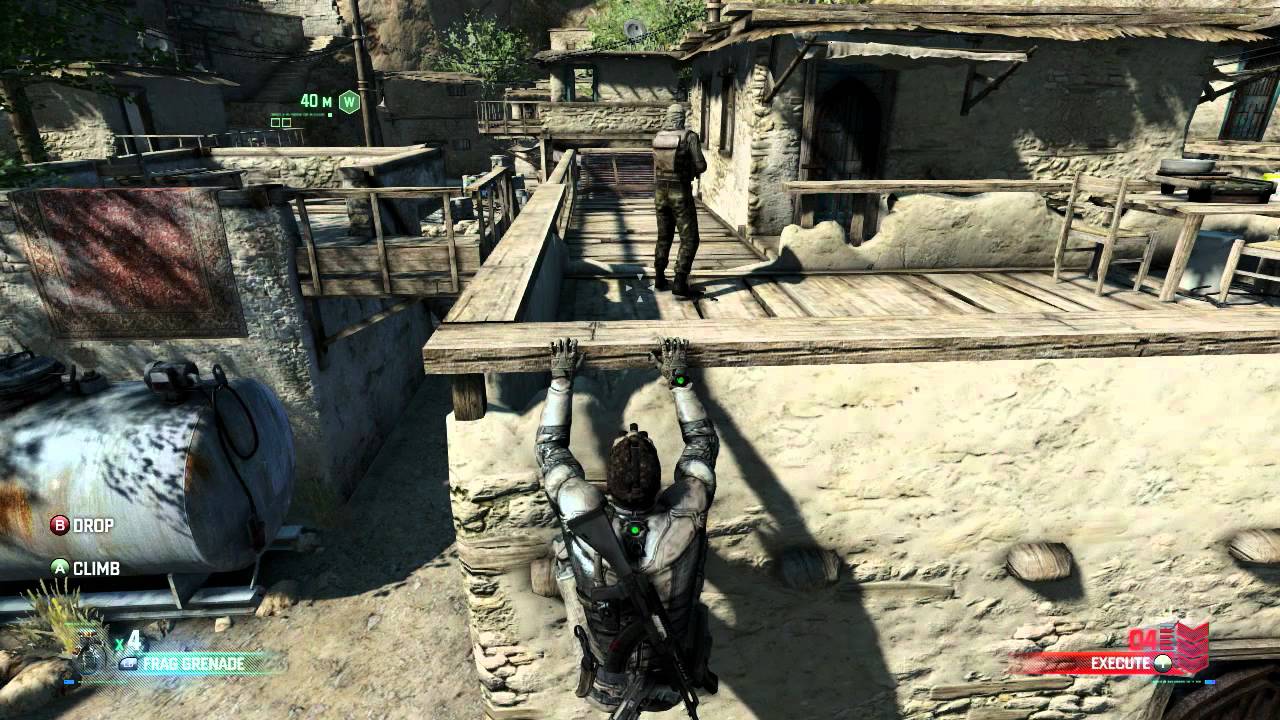Toggle the second objective square indicator
This screenshot has width=1280, height=720.
(287, 123)
